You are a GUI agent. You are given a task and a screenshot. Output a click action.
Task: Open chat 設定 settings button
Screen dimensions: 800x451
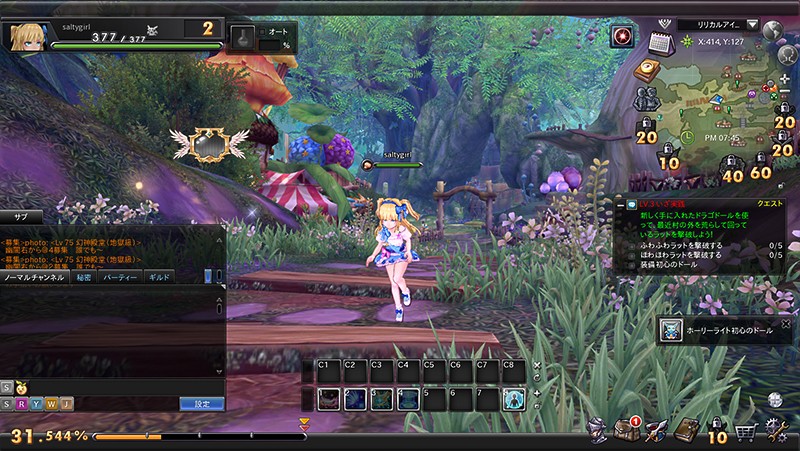[201, 403]
